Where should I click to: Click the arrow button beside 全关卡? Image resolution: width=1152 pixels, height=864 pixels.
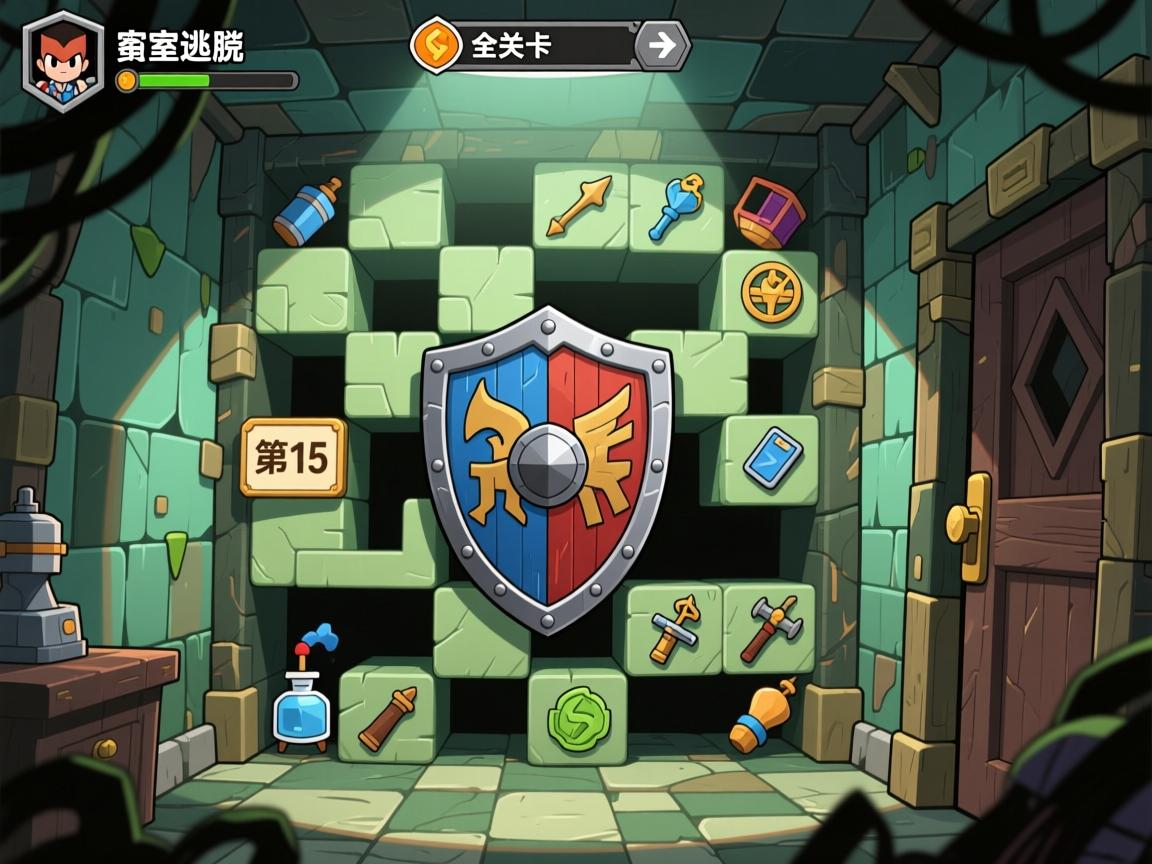662,45
